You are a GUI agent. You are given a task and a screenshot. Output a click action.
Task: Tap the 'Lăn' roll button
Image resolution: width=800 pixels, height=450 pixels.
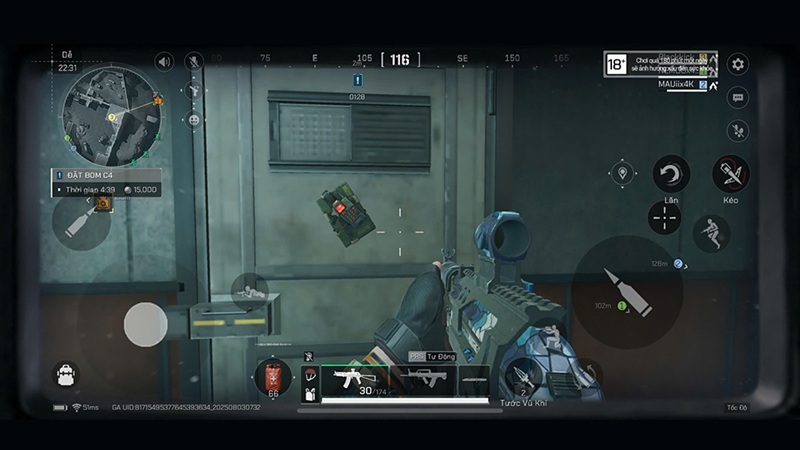click(671, 174)
